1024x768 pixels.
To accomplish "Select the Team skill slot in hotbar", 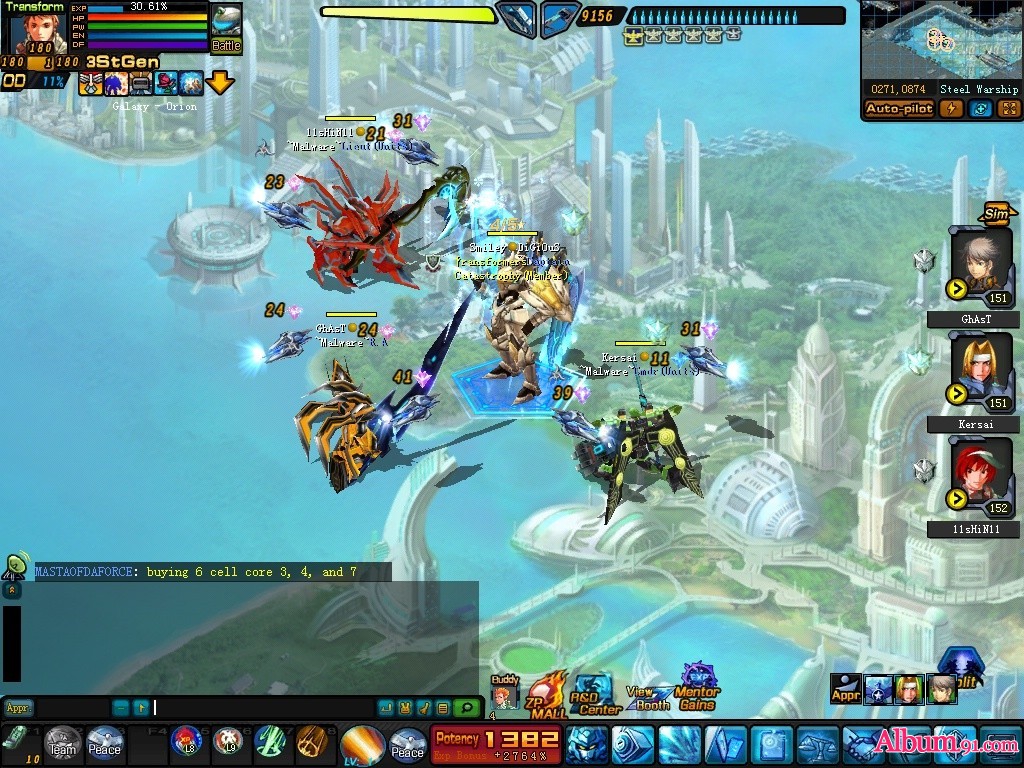I will pyautogui.click(x=63, y=744).
